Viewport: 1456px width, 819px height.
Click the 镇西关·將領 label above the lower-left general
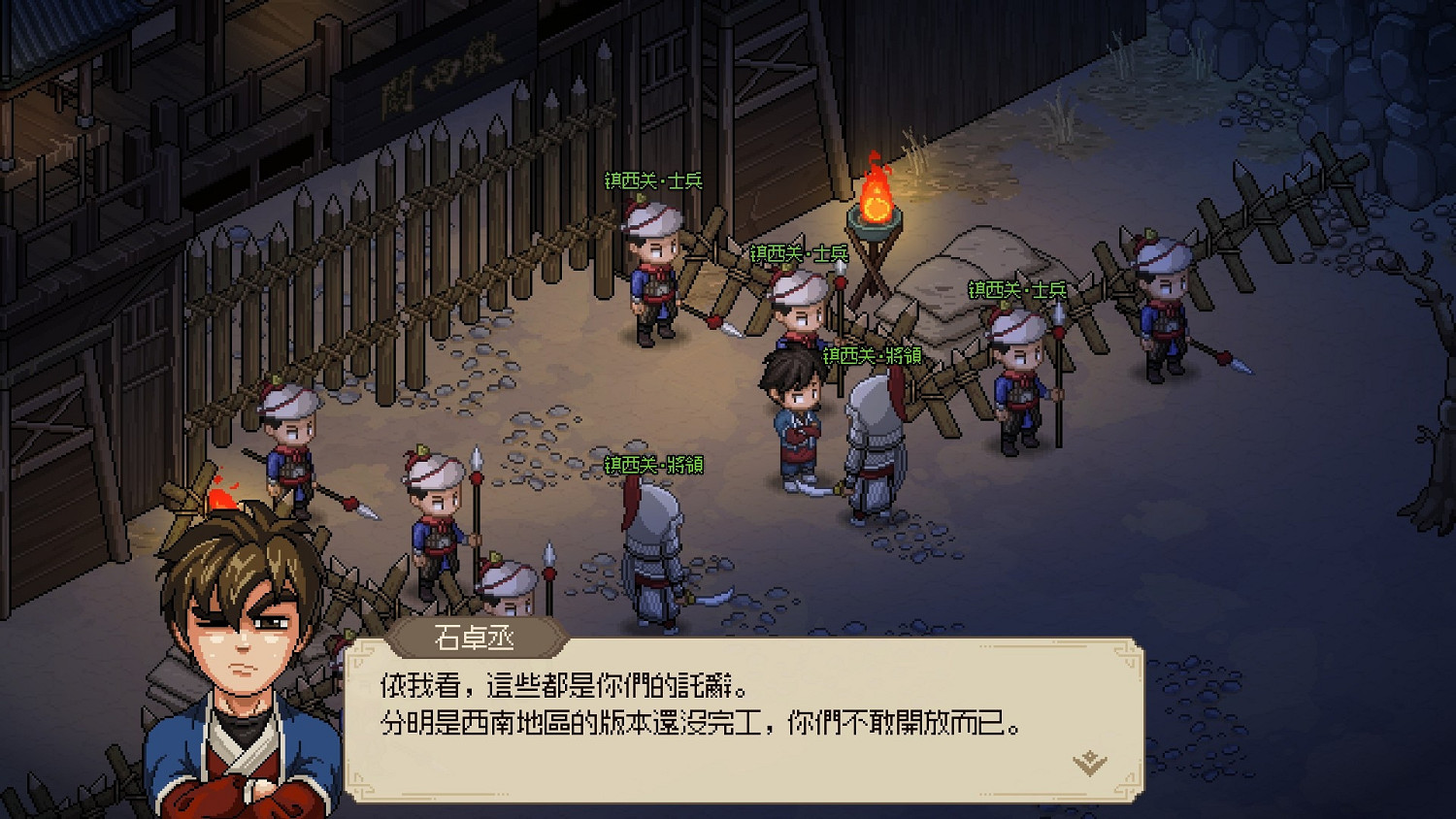[x=656, y=464]
